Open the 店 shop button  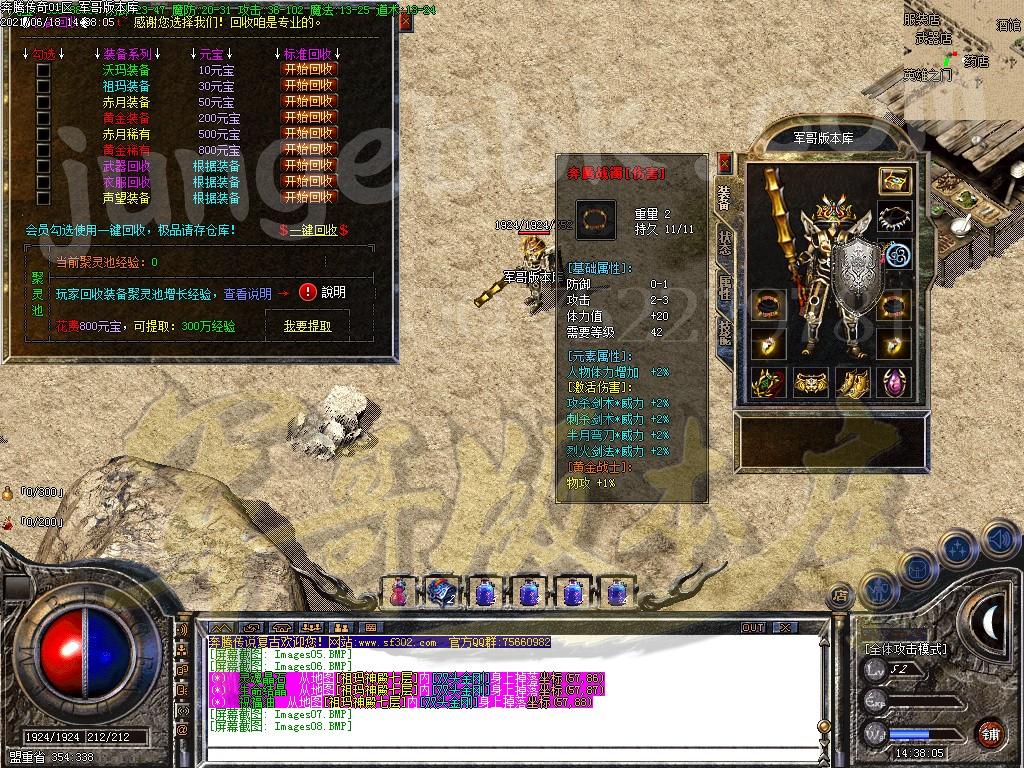click(x=840, y=595)
